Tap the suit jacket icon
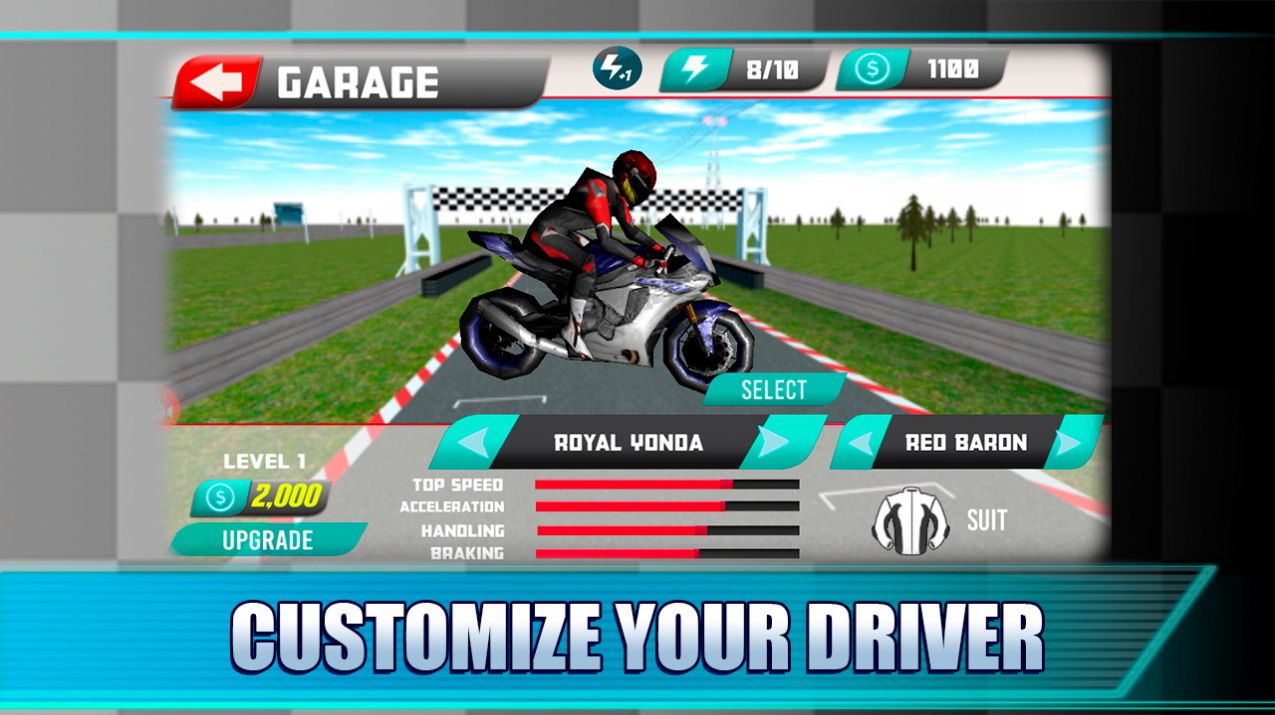The image size is (1275, 715). pos(910,522)
